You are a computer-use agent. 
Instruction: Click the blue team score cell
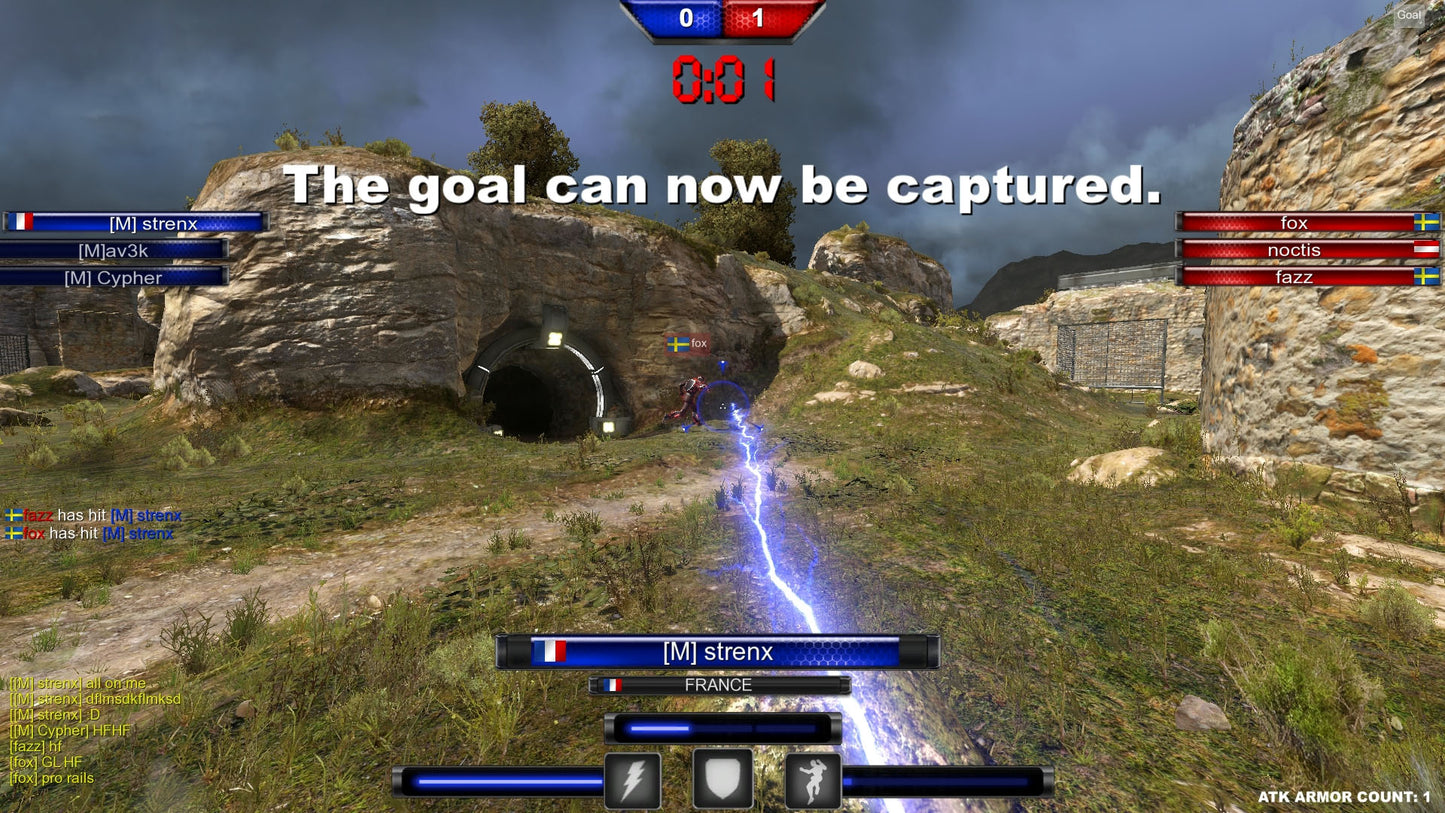click(x=684, y=18)
